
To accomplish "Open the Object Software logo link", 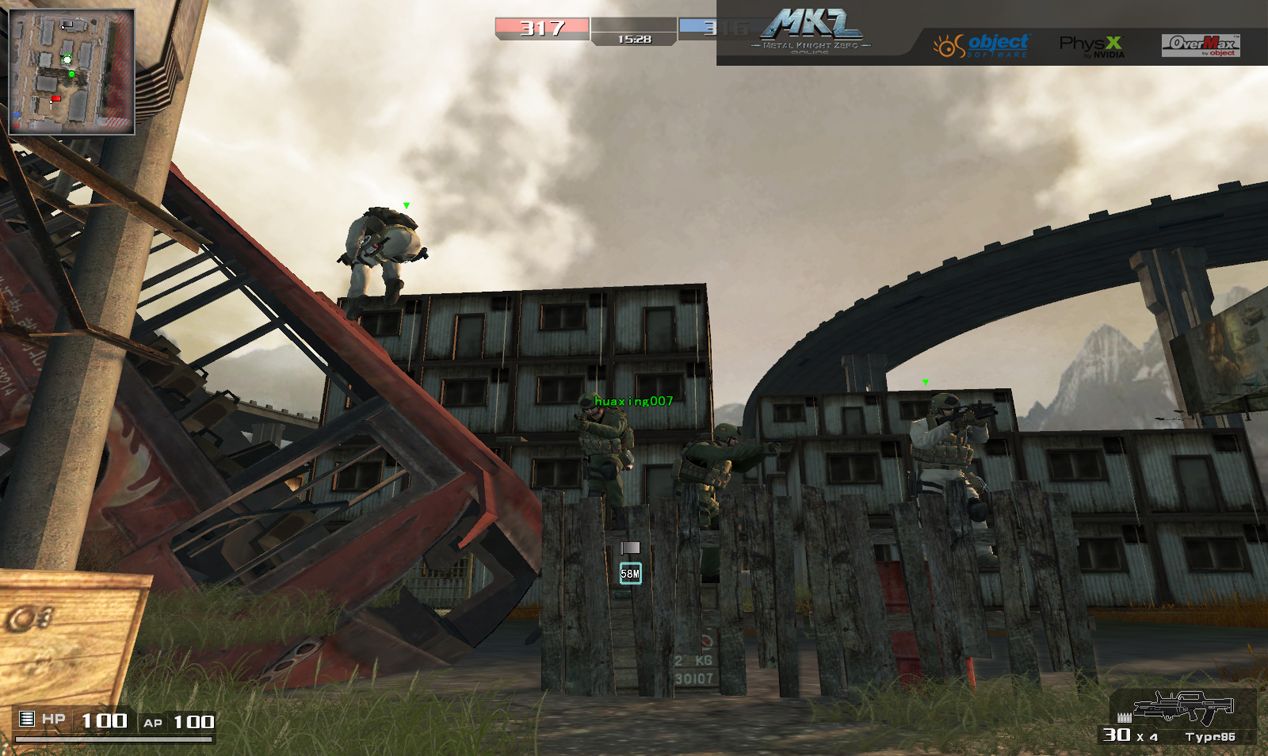I will click(x=980, y=45).
